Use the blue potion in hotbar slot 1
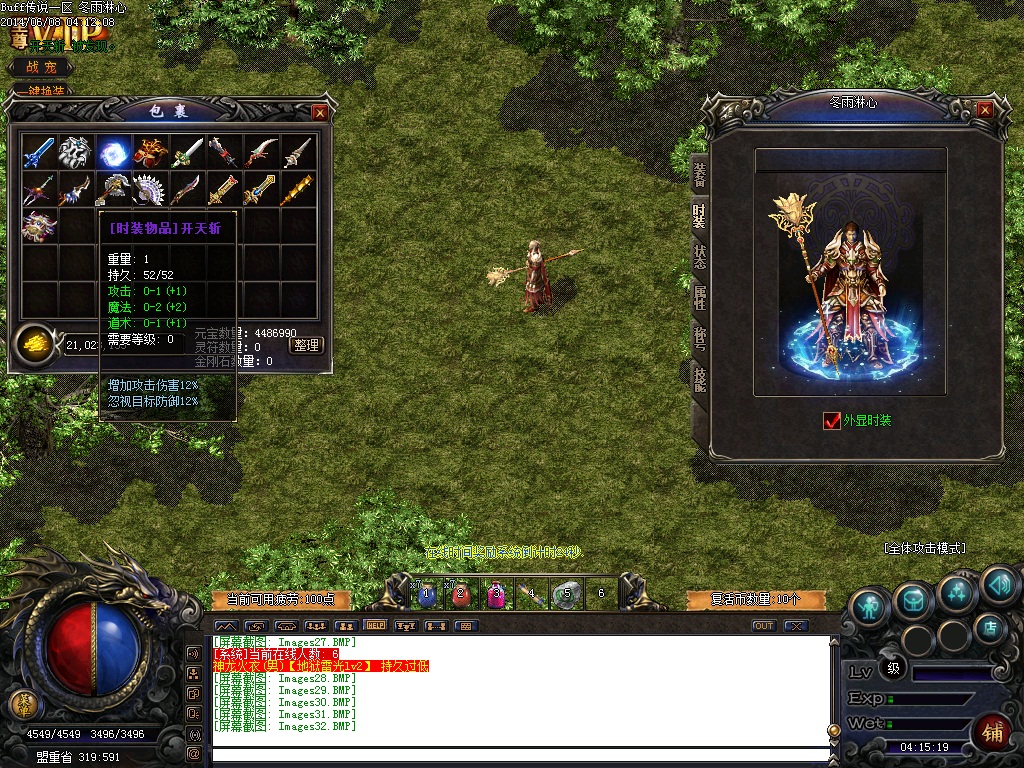This screenshot has height=768, width=1024. pyautogui.click(x=427, y=594)
